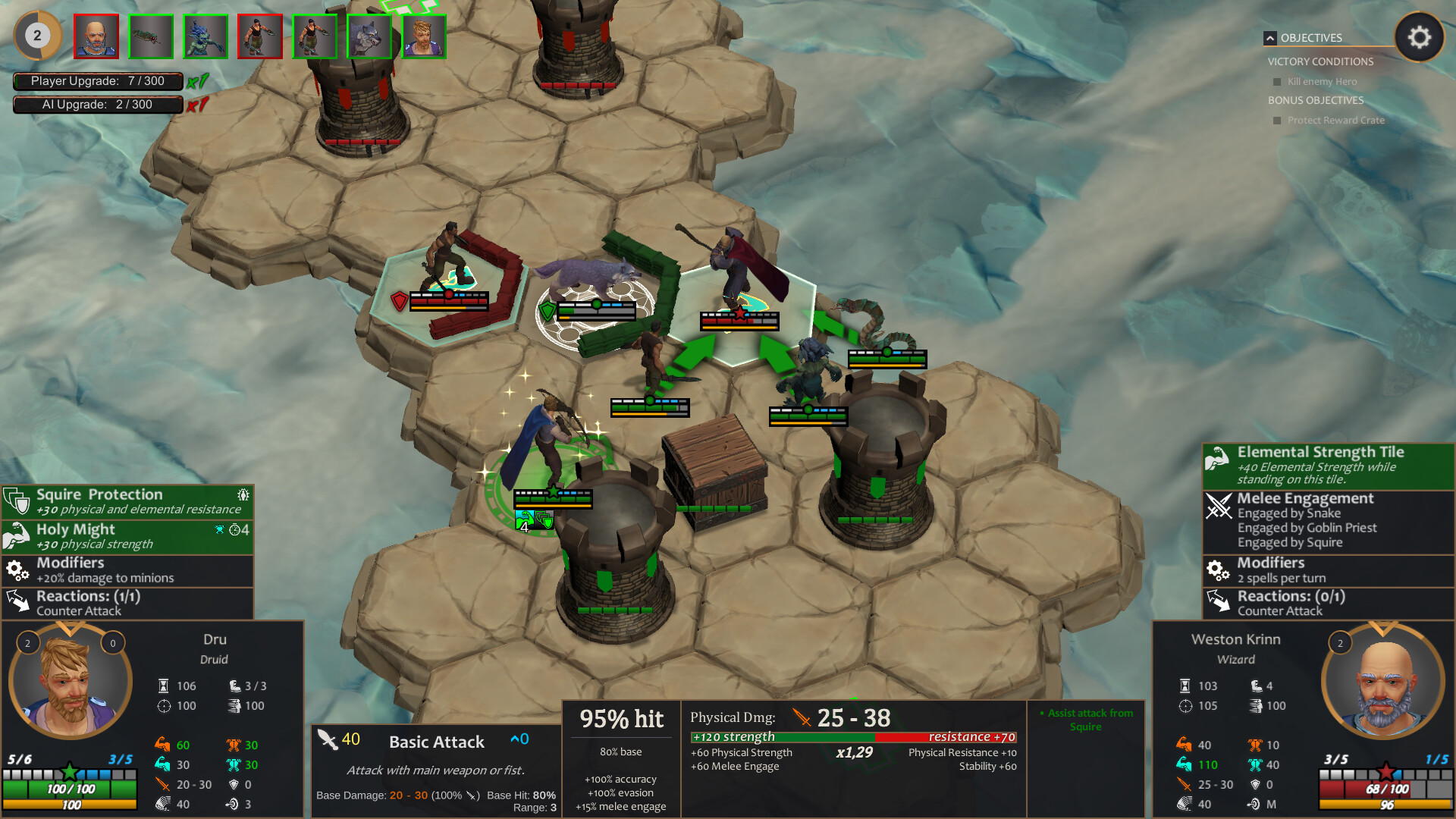1456x819 pixels.
Task: Click the AI Upgrade 2/300 button
Action: point(98,105)
